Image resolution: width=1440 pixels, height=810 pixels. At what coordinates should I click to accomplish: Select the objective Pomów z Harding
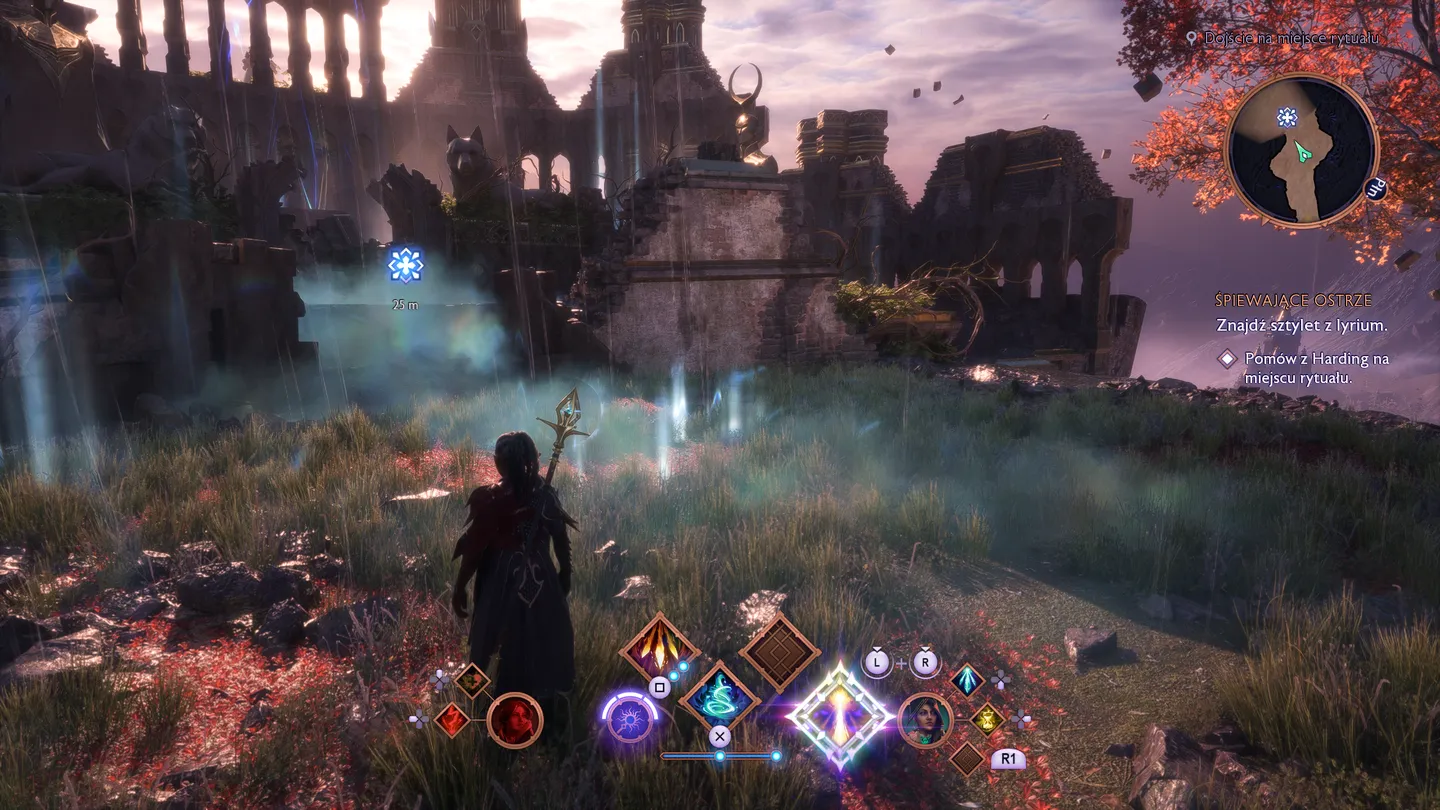[x=1316, y=368]
